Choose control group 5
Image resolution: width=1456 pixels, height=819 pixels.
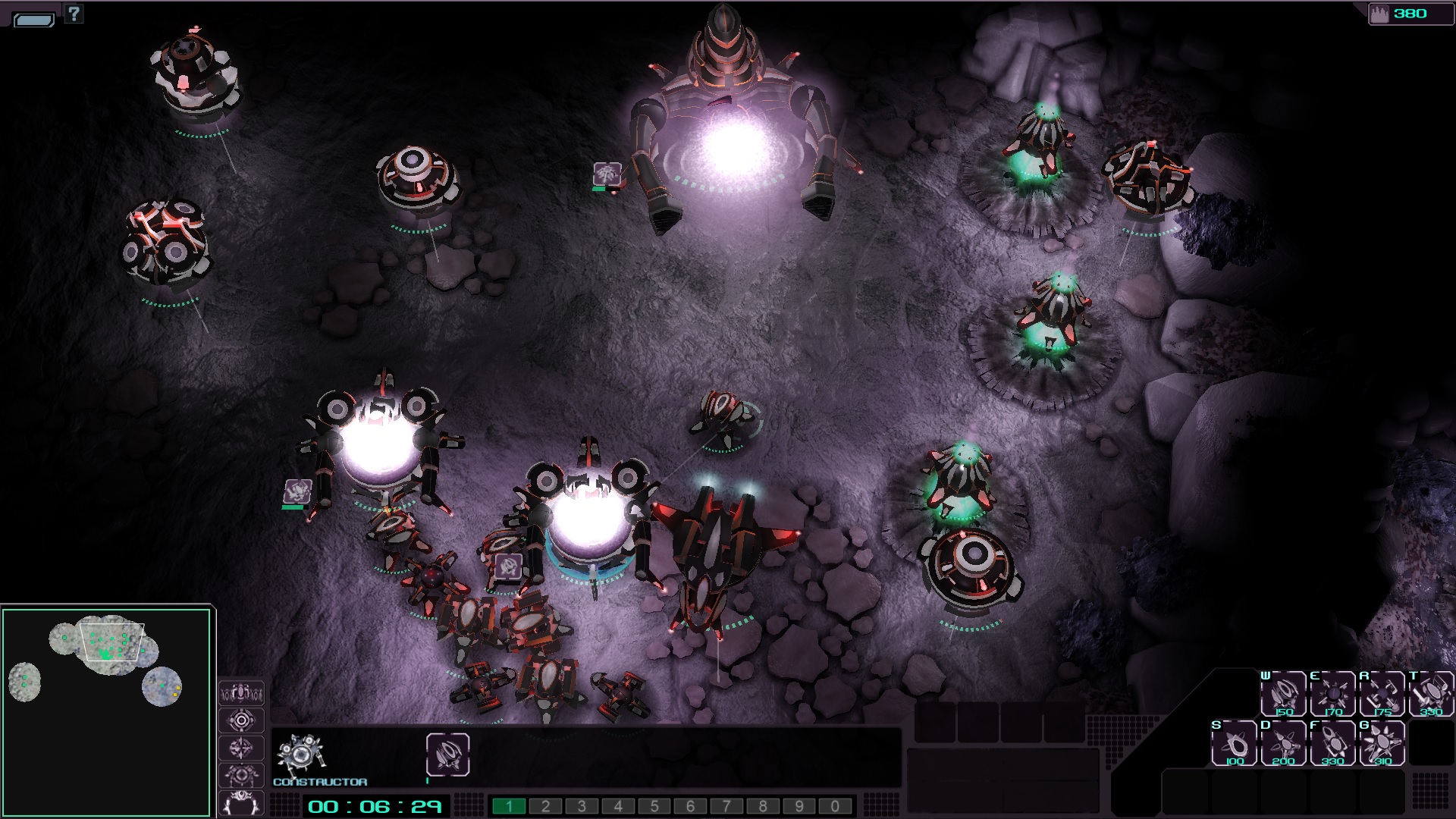pos(654,806)
